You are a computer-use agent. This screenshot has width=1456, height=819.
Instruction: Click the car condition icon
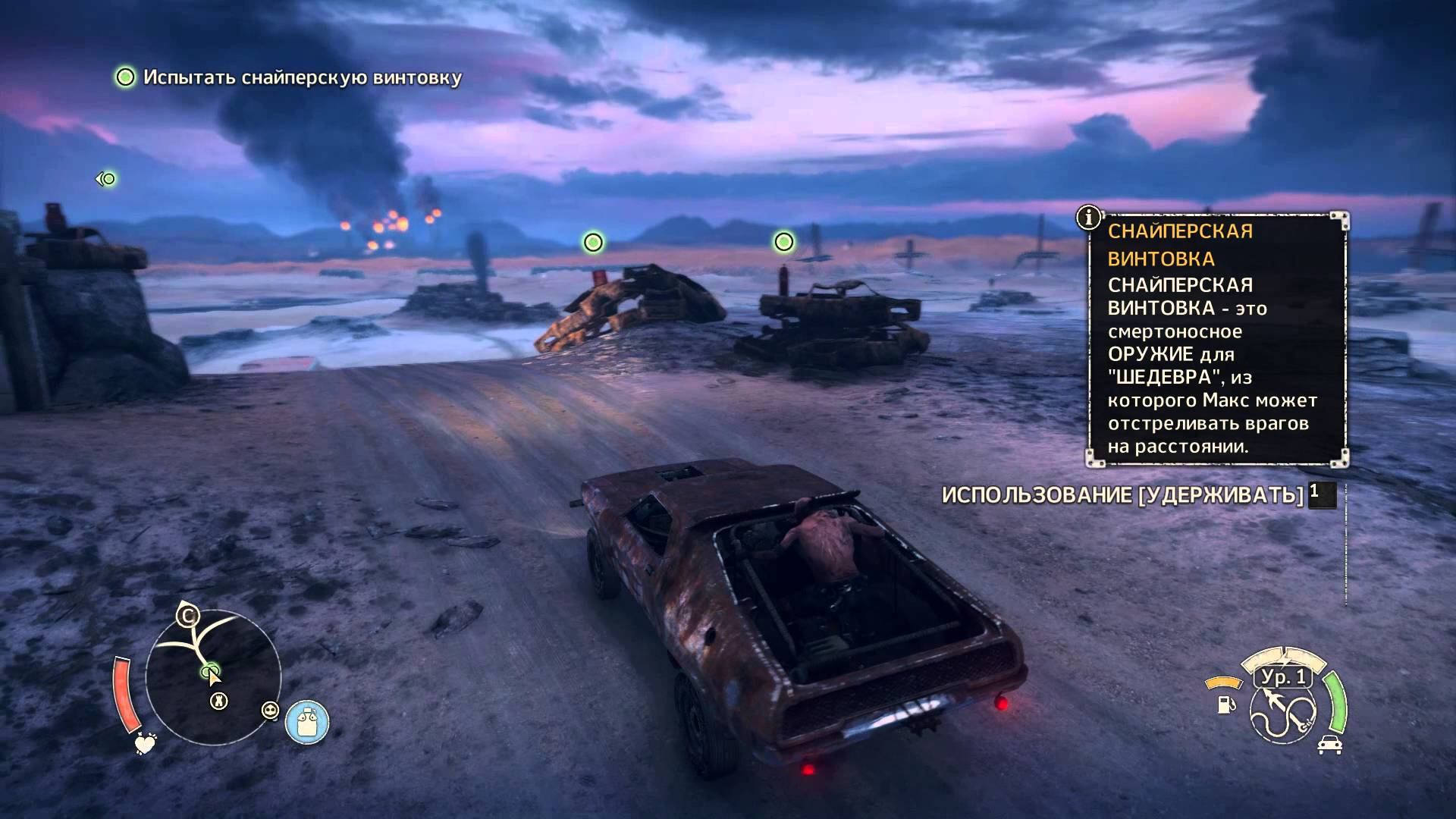pos(1329,744)
